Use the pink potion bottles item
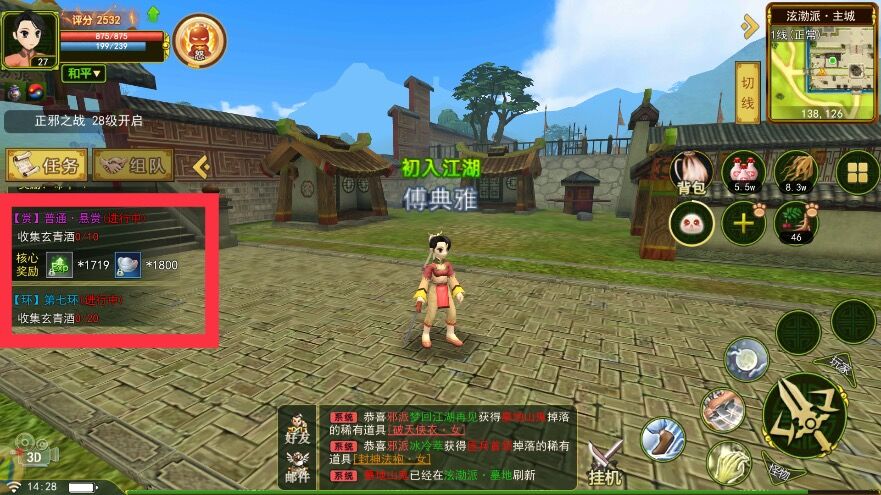 click(743, 171)
